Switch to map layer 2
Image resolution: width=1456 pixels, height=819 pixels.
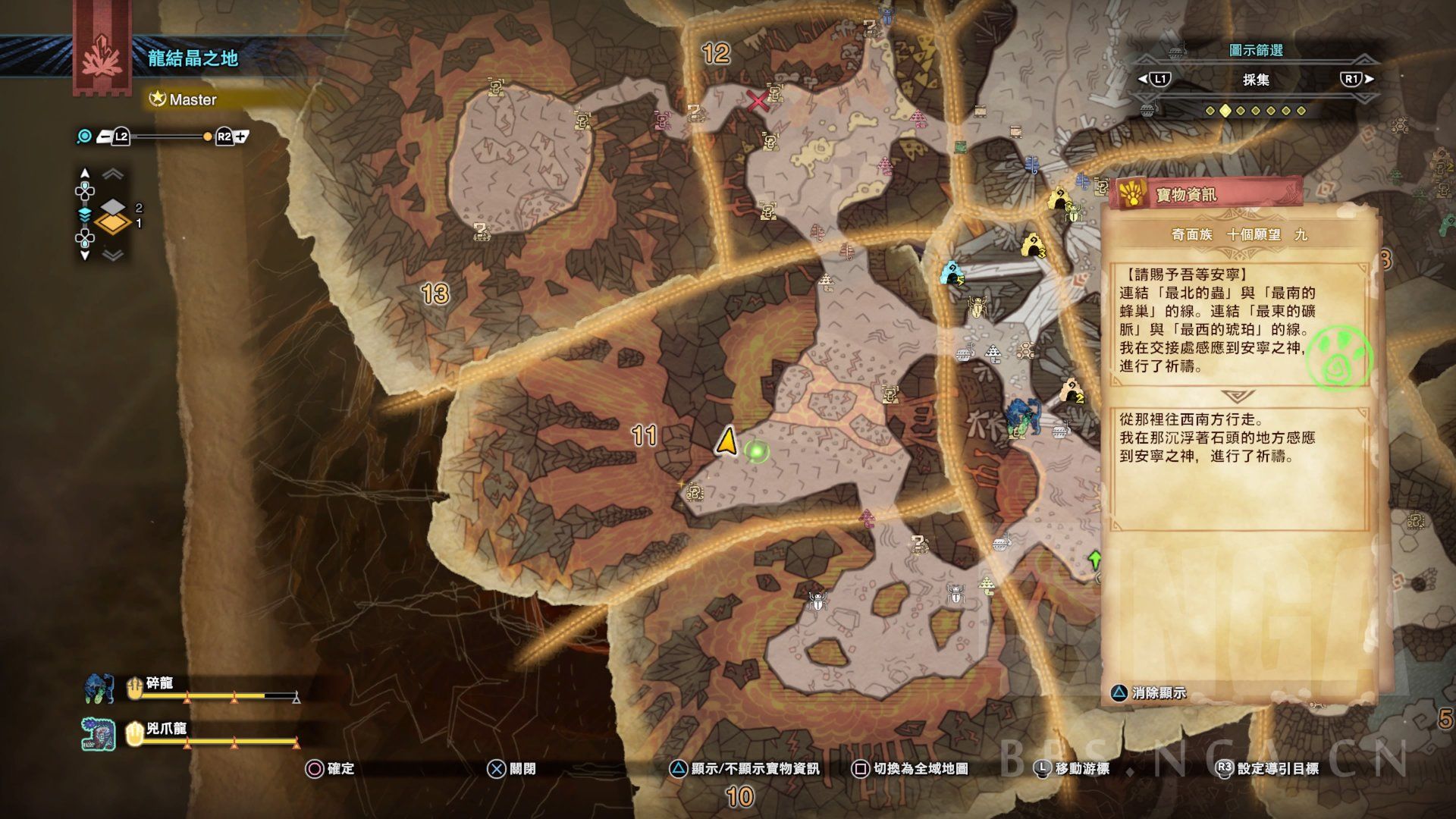(x=113, y=206)
